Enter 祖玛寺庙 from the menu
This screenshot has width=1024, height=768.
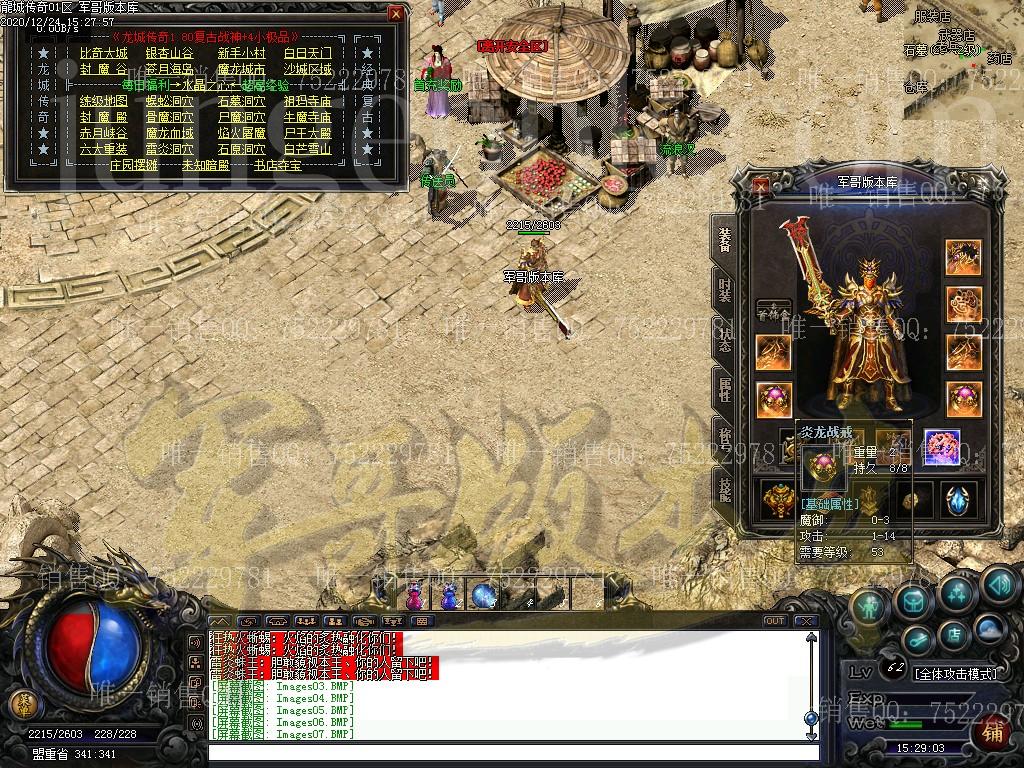coord(307,101)
